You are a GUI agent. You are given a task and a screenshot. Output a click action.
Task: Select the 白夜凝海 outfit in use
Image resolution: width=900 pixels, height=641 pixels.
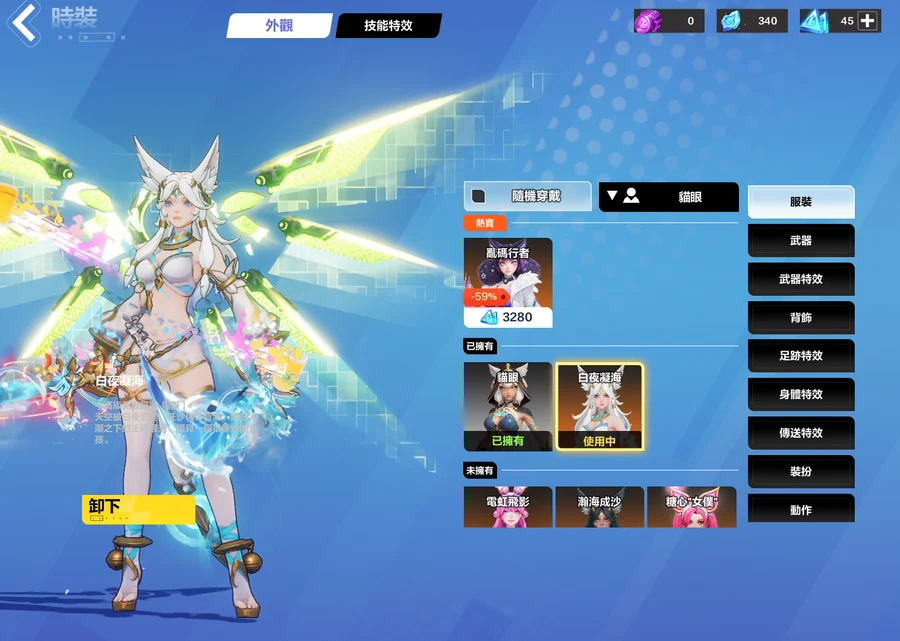(599, 406)
